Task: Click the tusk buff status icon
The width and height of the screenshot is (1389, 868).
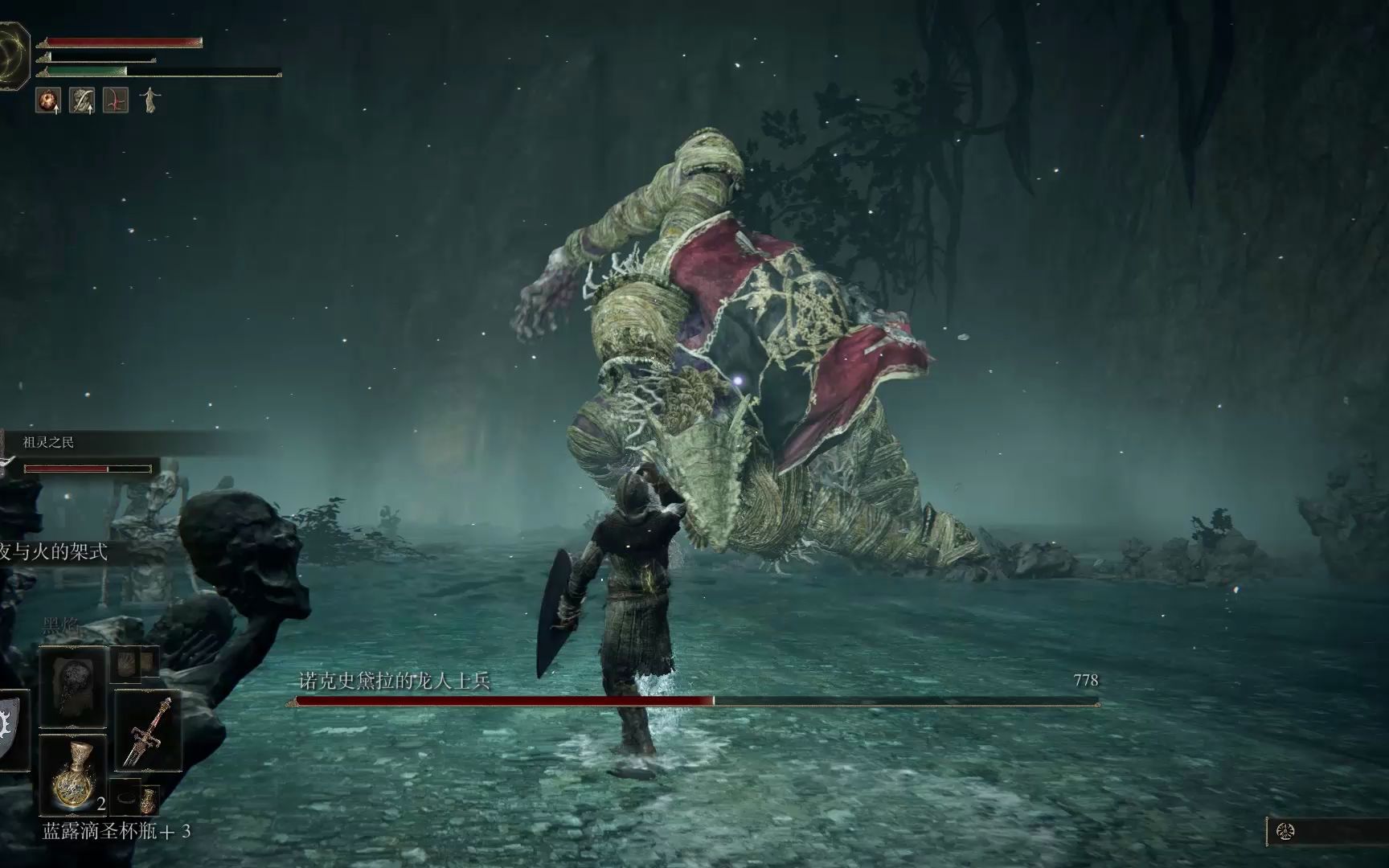Action: [x=82, y=100]
